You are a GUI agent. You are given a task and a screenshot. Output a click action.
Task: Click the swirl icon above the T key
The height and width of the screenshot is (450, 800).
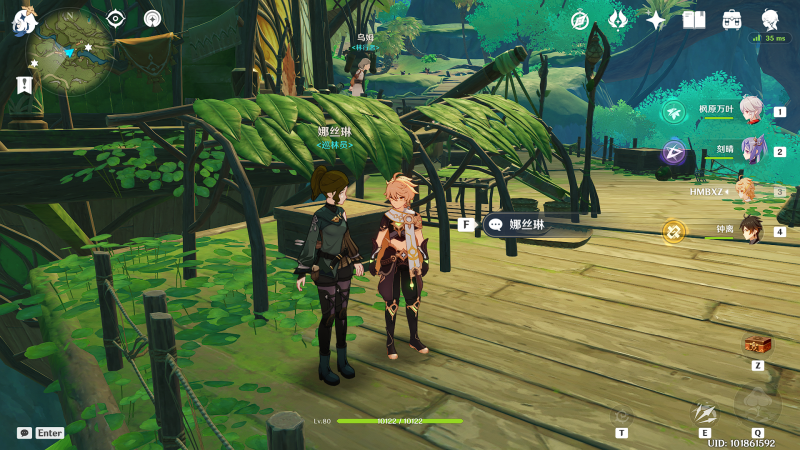(621, 414)
